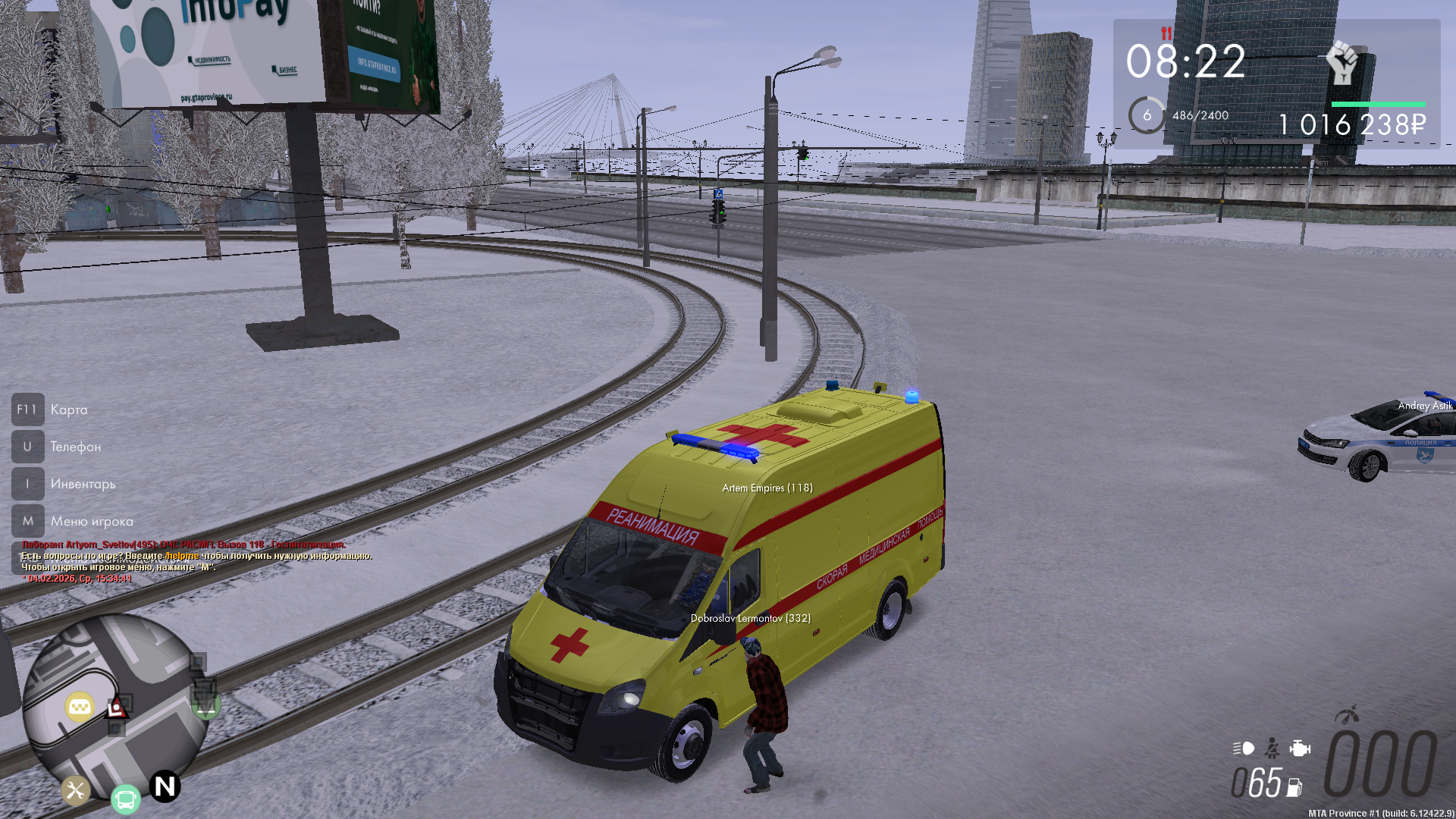Select the green bus marker on minimap

tap(126, 799)
